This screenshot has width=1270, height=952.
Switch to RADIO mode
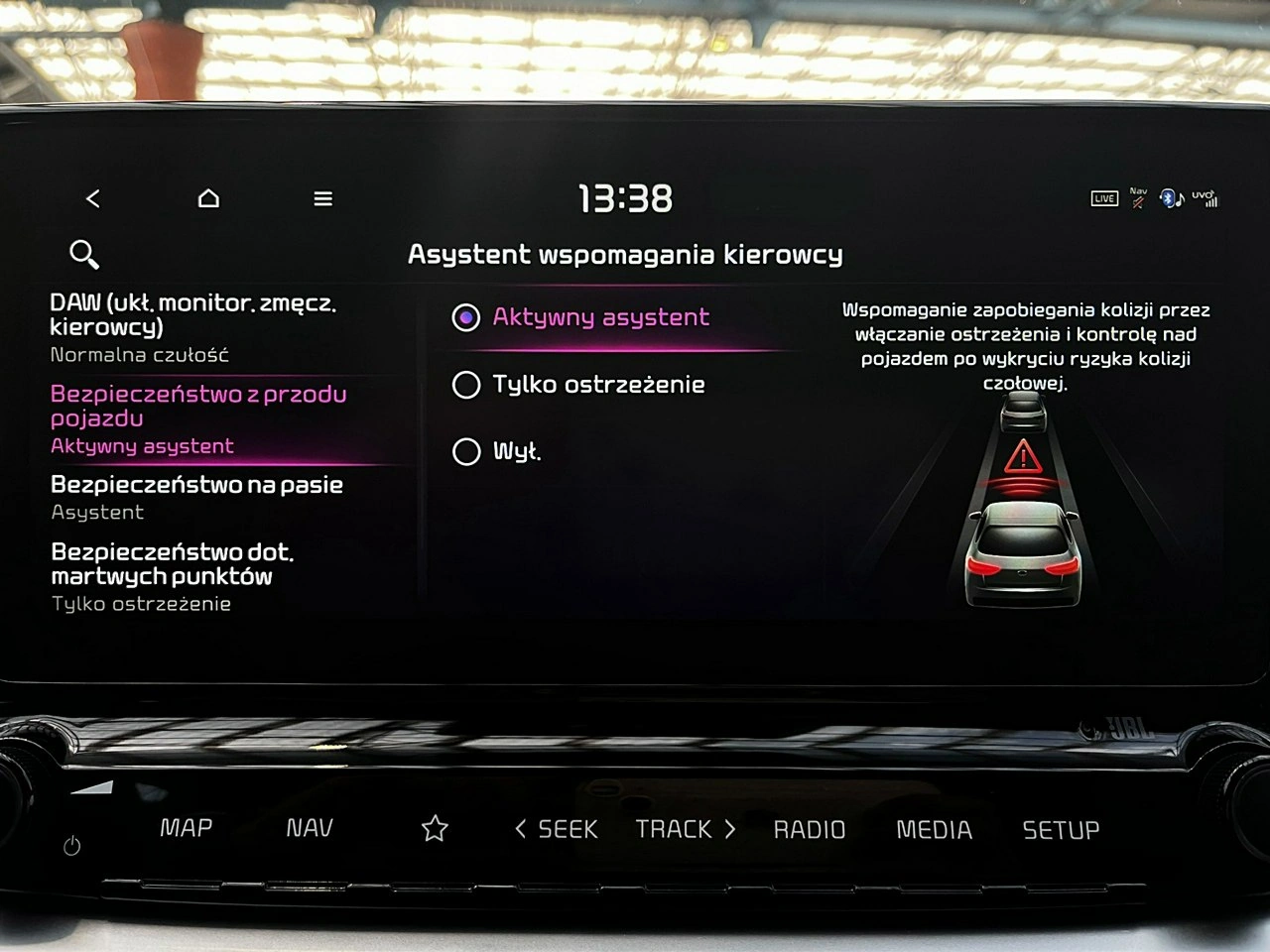811,829
